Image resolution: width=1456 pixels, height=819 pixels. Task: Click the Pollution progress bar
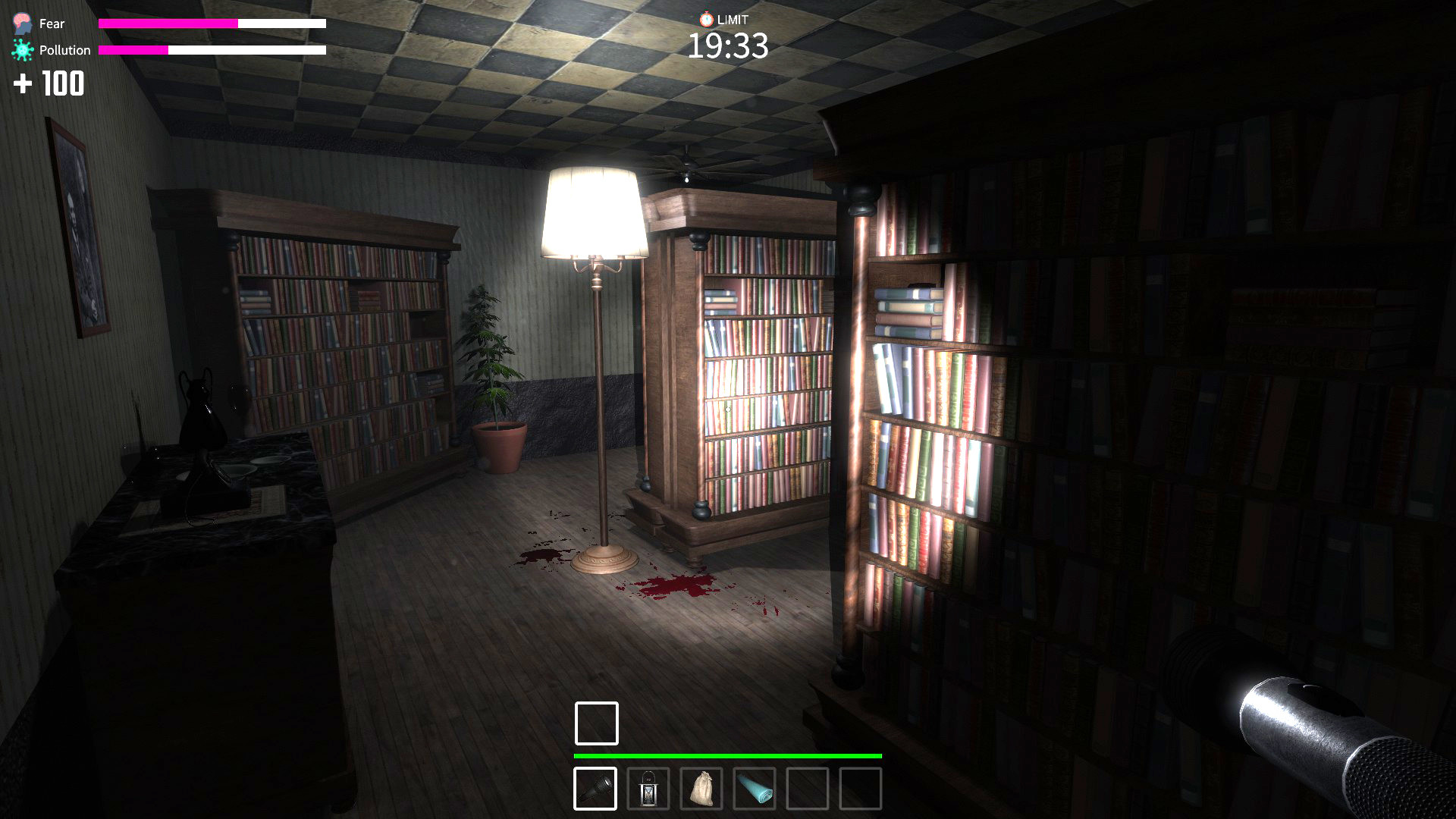(212, 52)
